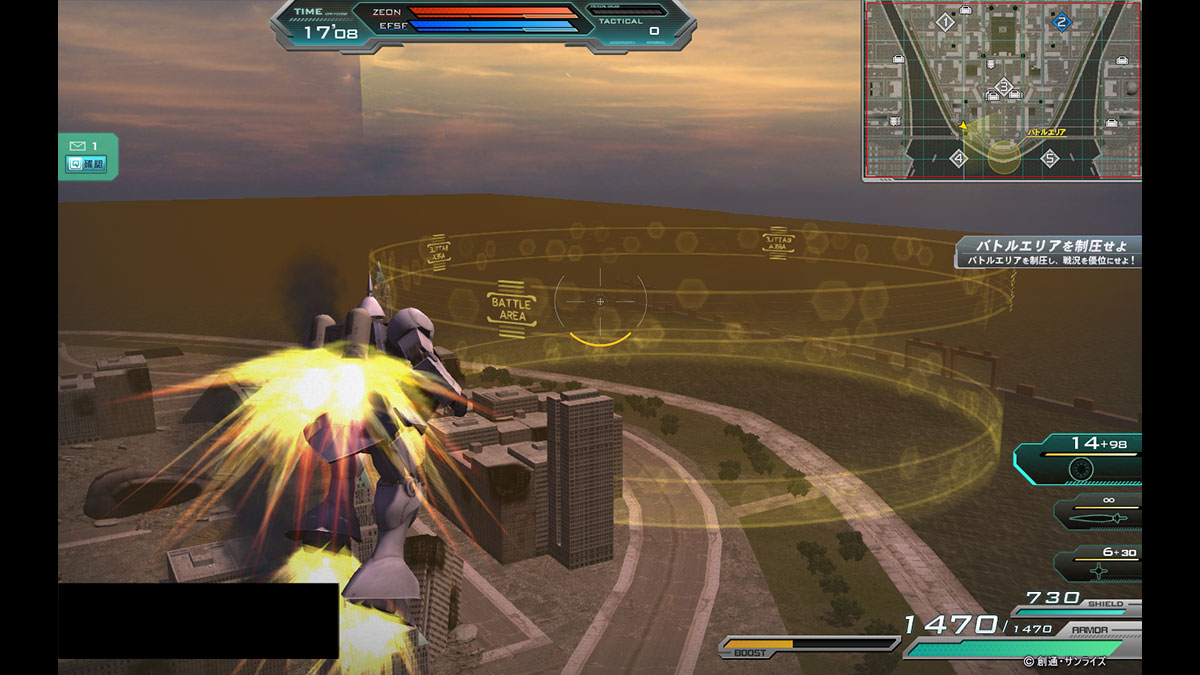Open the mail envelope notification
Image resolution: width=1200 pixels, height=675 pixels.
[77, 146]
